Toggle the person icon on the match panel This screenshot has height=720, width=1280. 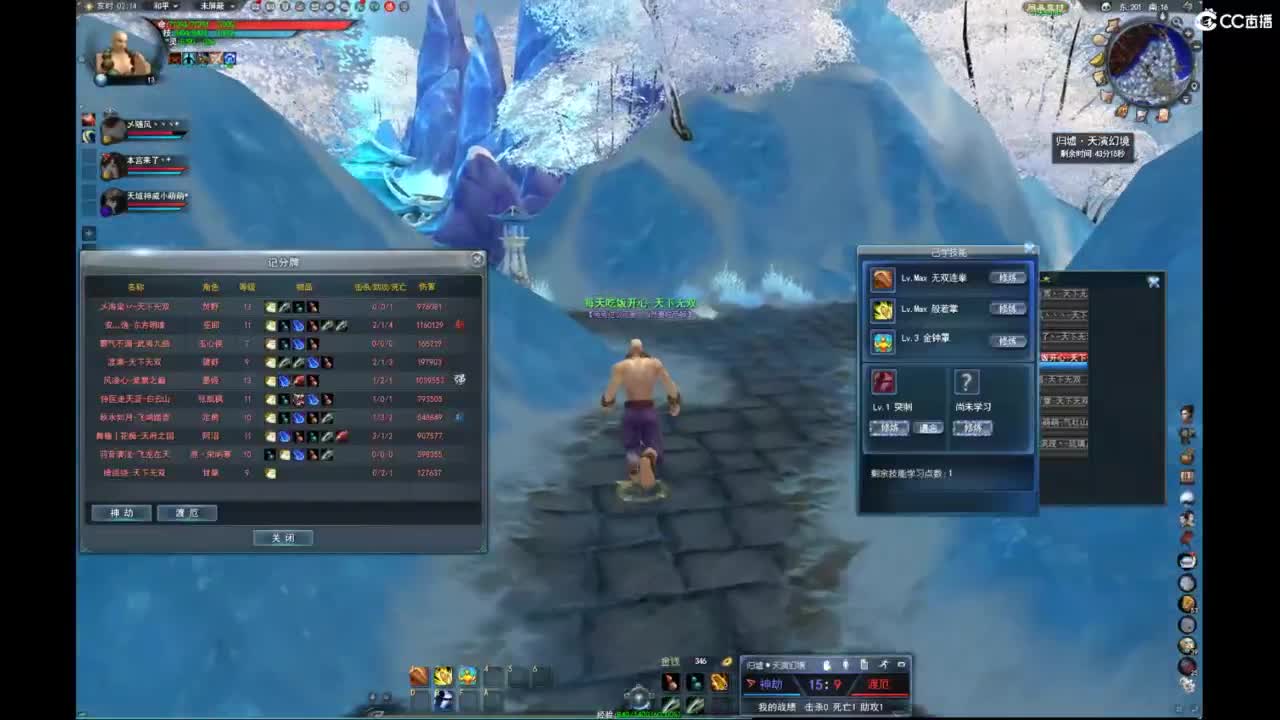click(844, 664)
